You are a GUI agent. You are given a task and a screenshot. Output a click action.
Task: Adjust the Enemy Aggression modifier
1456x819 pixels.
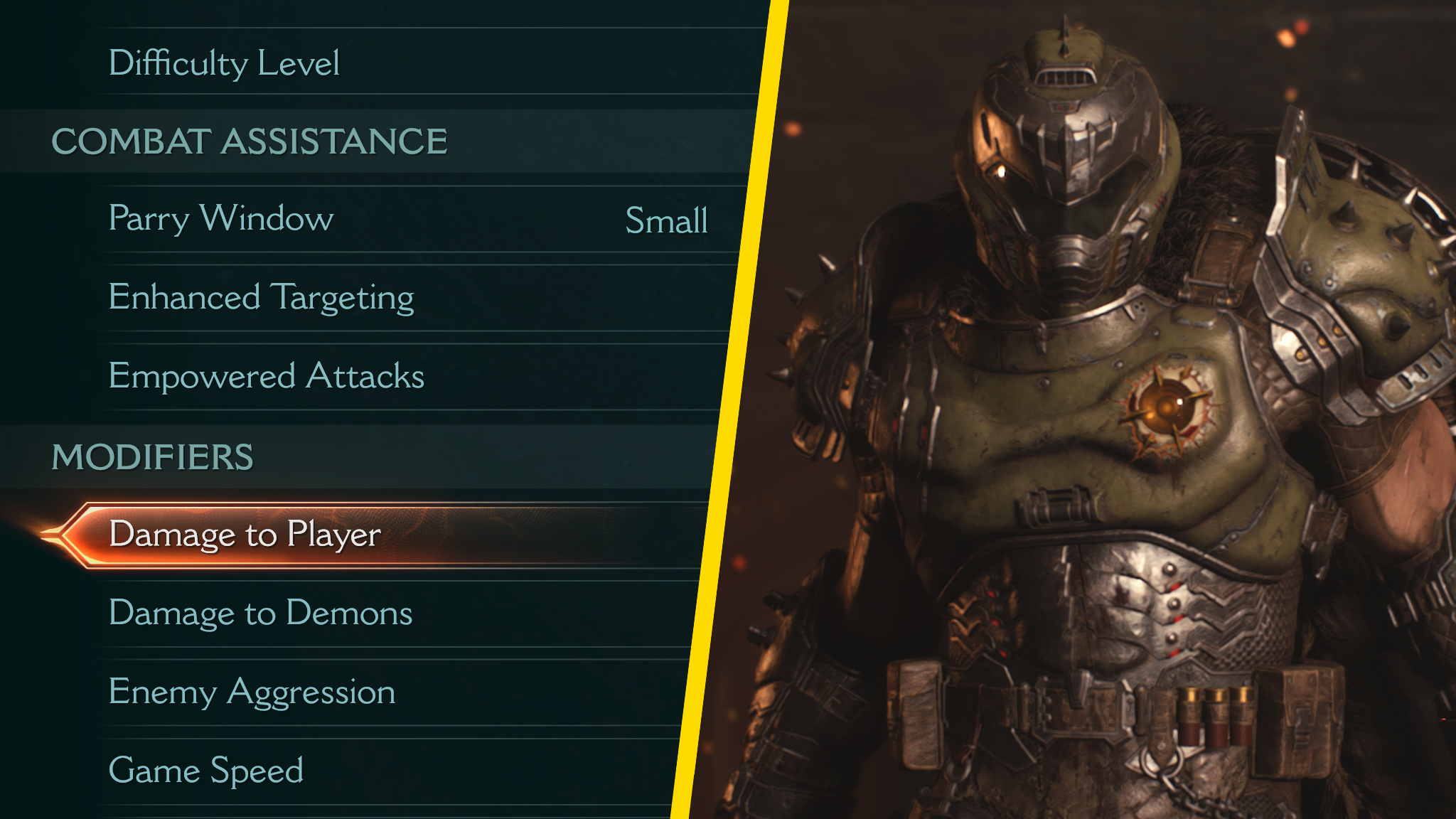click(252, 690)
